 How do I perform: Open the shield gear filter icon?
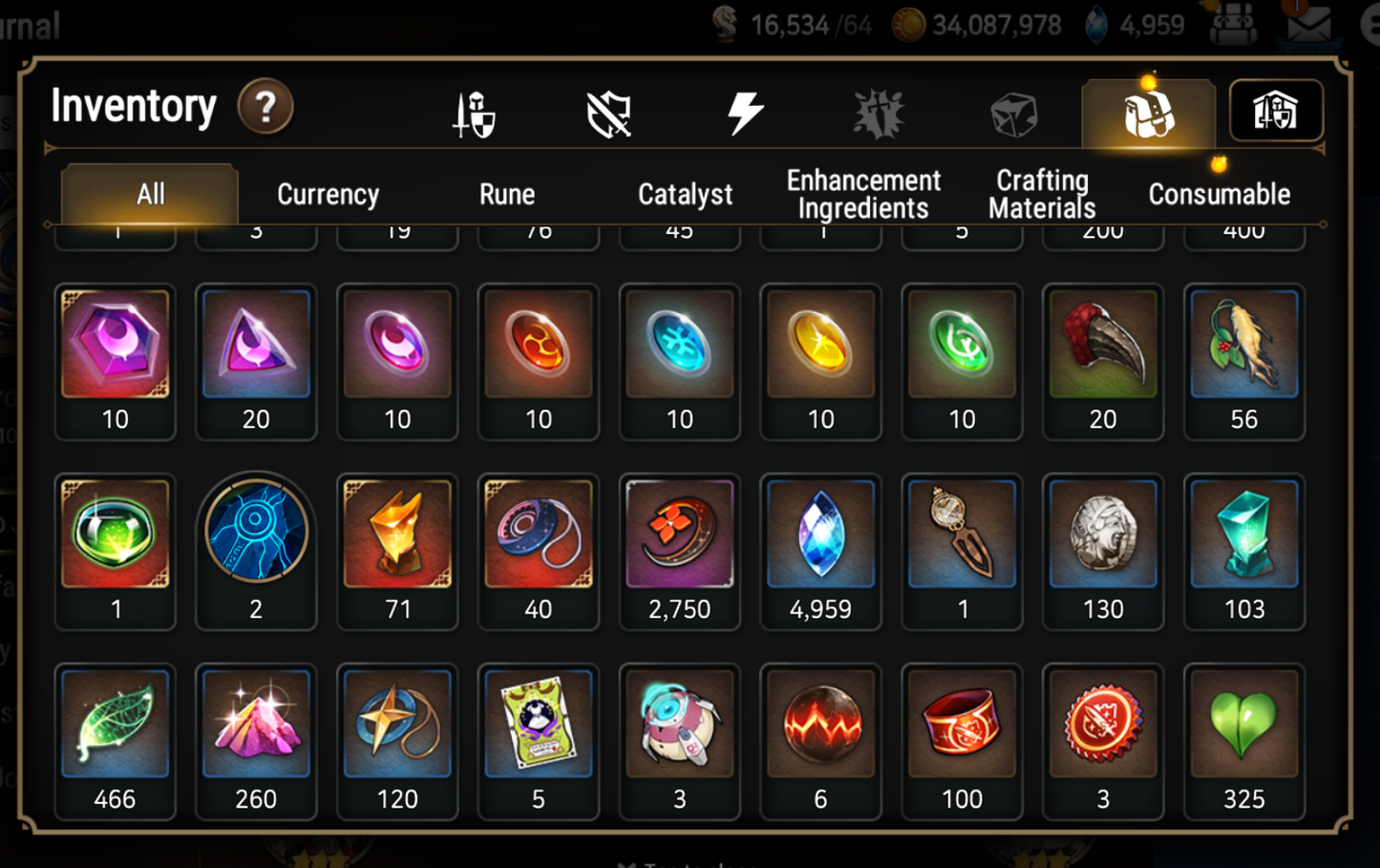click(608, 113)
